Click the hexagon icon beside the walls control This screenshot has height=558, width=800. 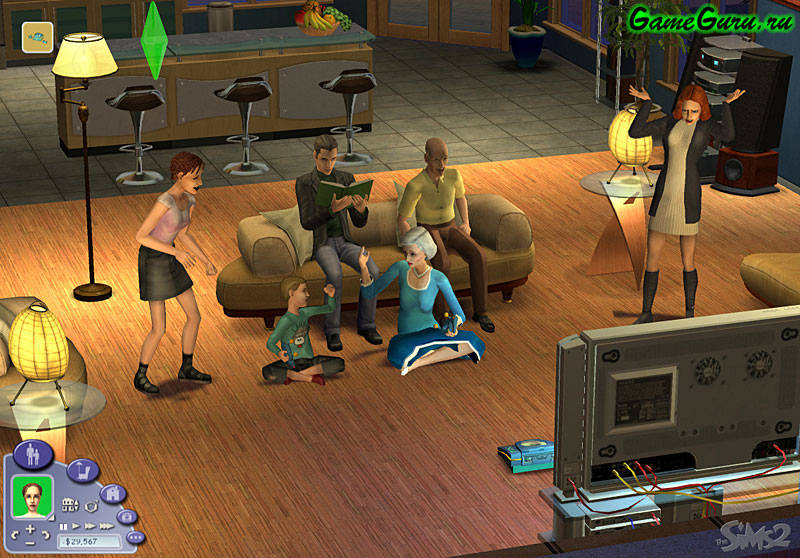90,505
